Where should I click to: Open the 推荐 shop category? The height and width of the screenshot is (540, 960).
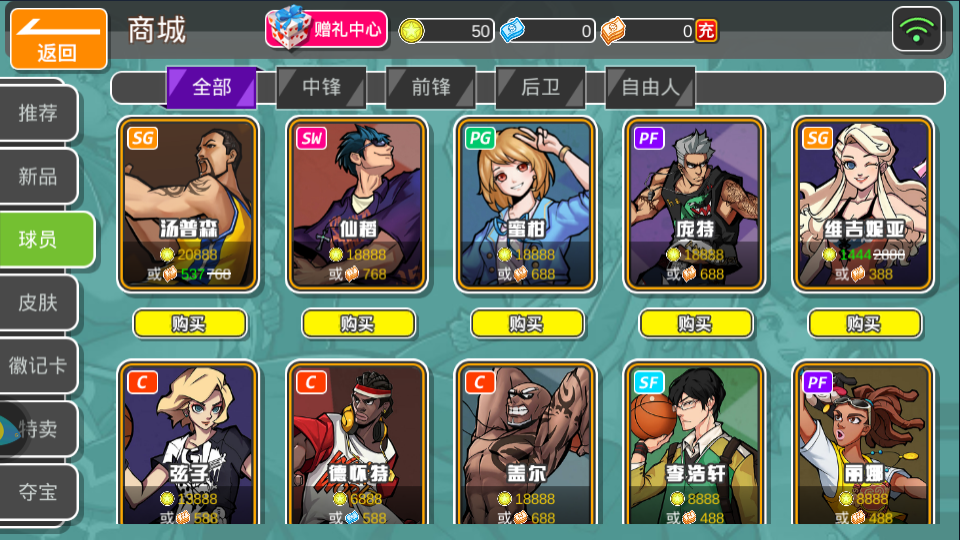pyautogui.click(x=38, y=113)
